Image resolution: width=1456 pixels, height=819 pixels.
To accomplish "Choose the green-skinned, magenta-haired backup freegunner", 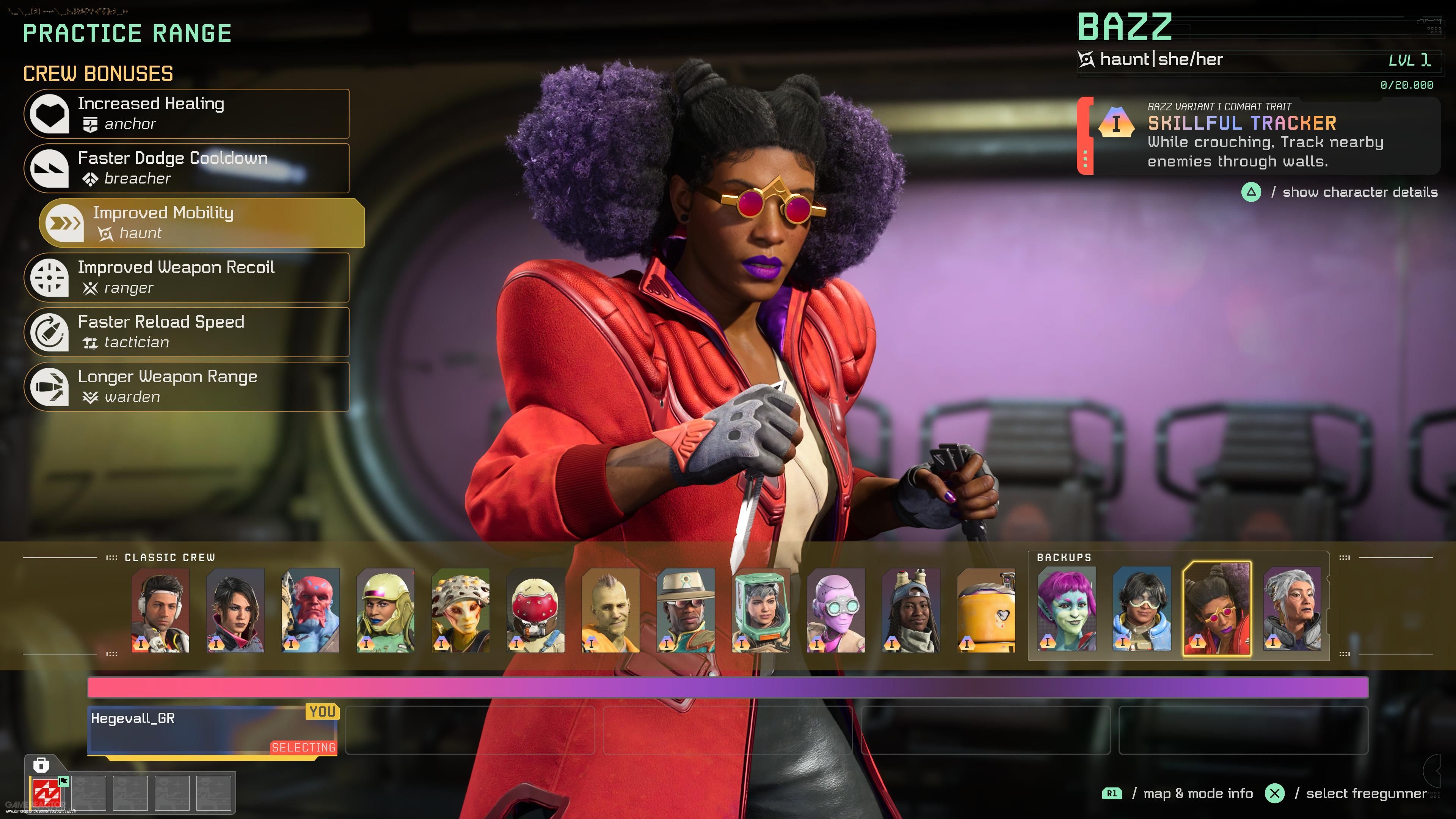I will 1067,609.
